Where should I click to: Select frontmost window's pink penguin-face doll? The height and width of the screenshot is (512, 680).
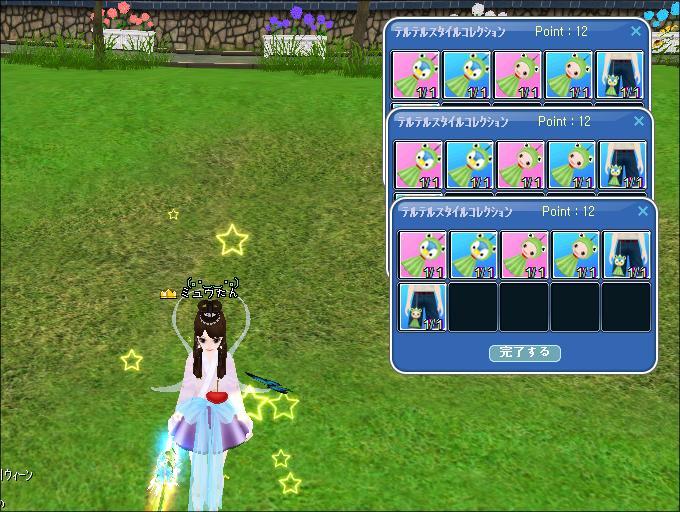pos(423,255)
